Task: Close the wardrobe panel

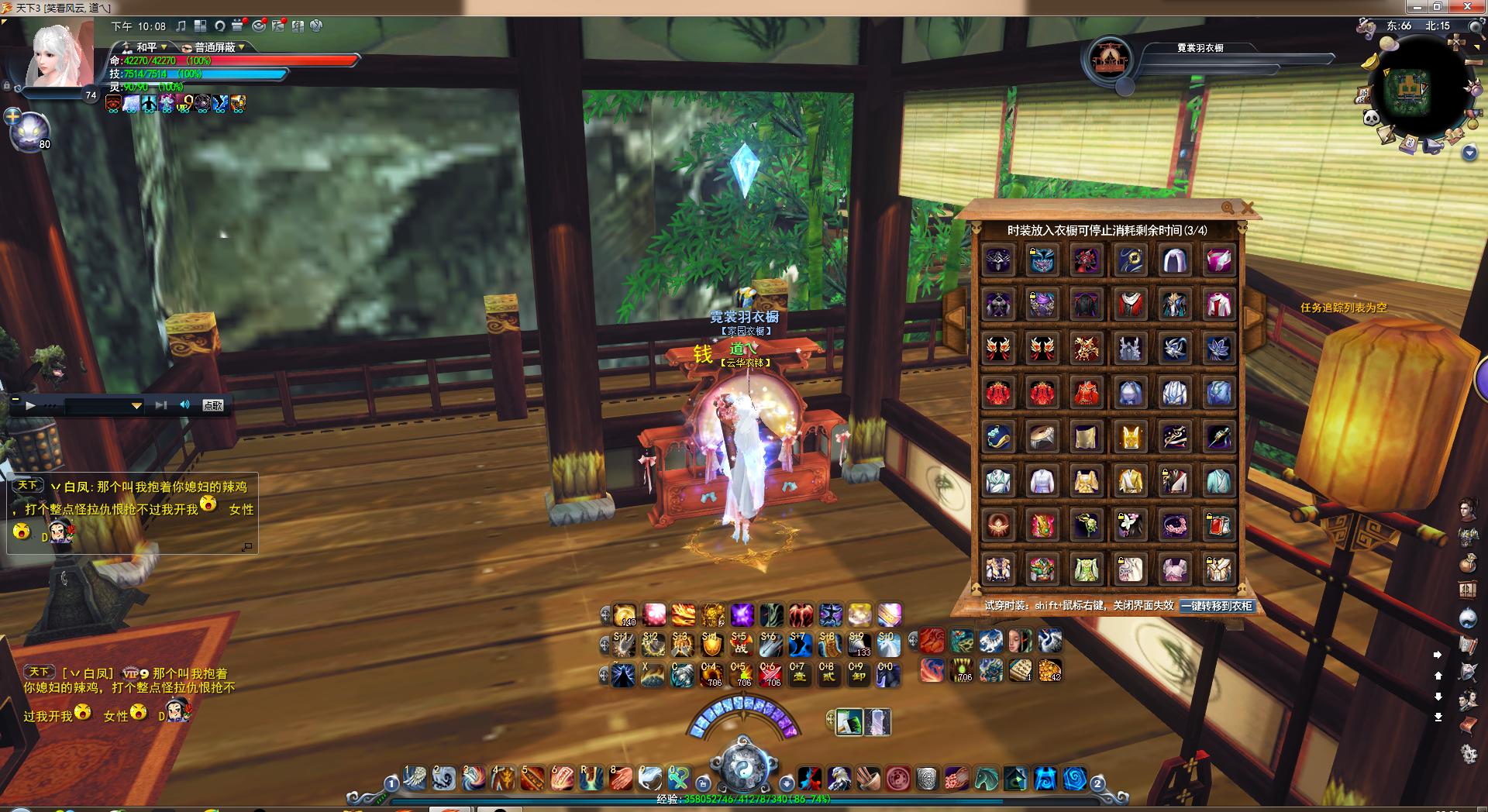Action: click(x=1247, y=208)
